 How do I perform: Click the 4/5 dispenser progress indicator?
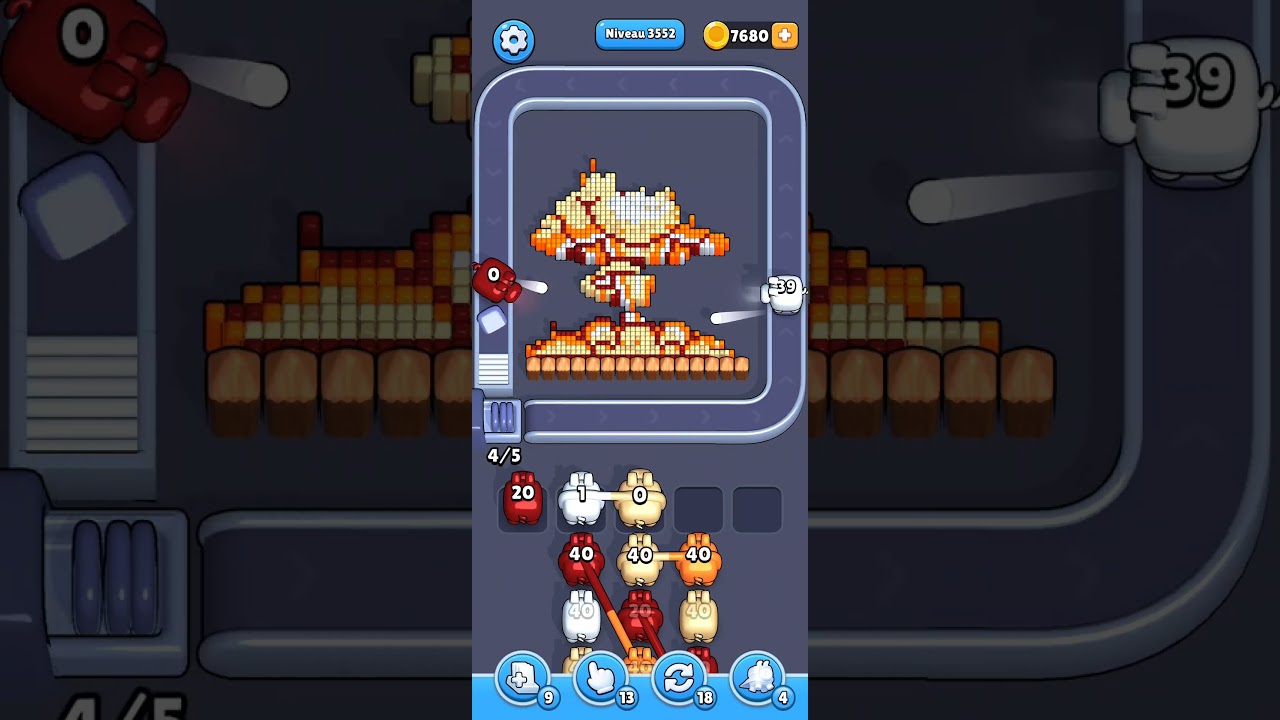click(501, 456)
